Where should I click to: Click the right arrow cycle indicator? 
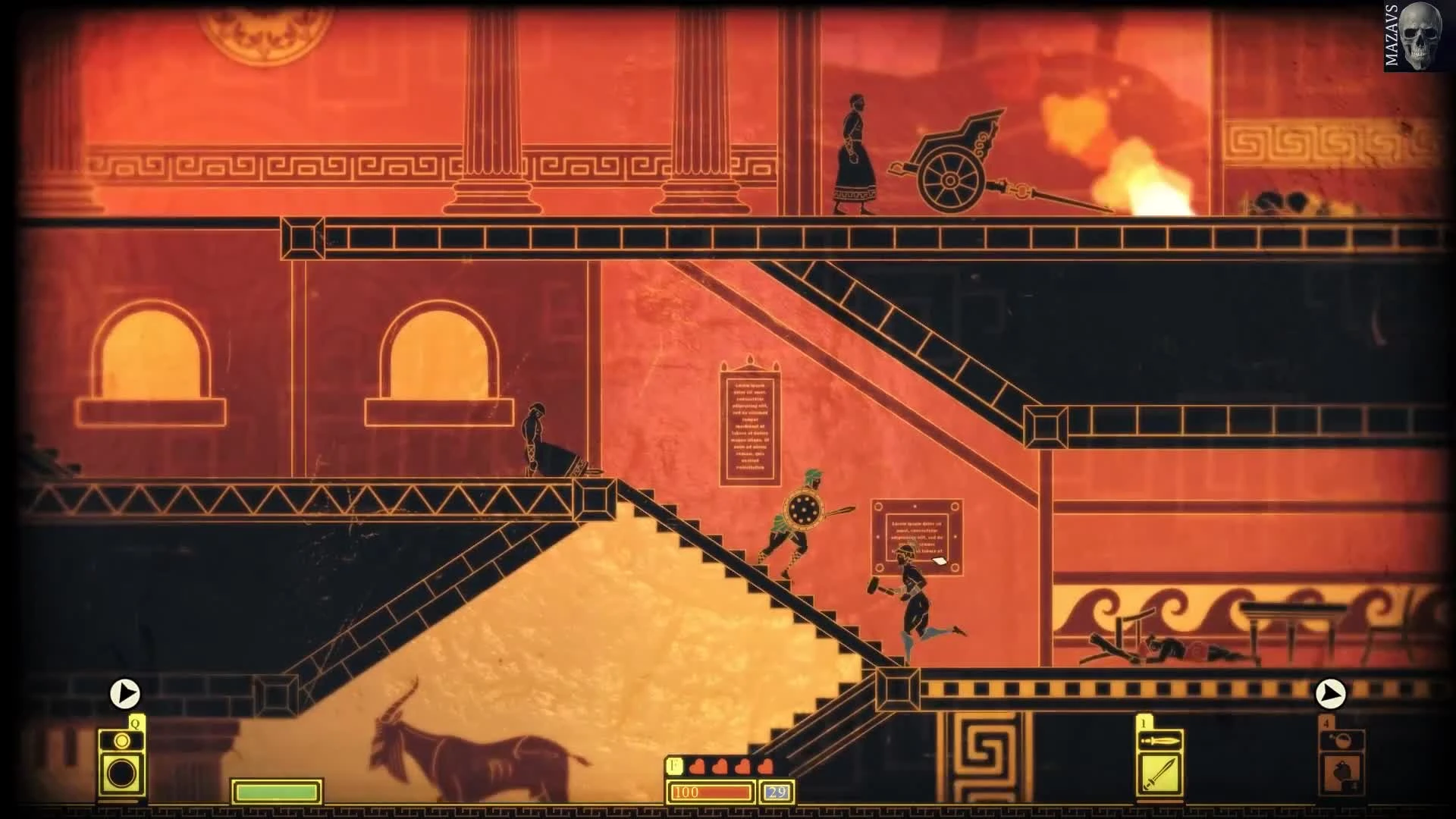click(x=1332, y=692)
